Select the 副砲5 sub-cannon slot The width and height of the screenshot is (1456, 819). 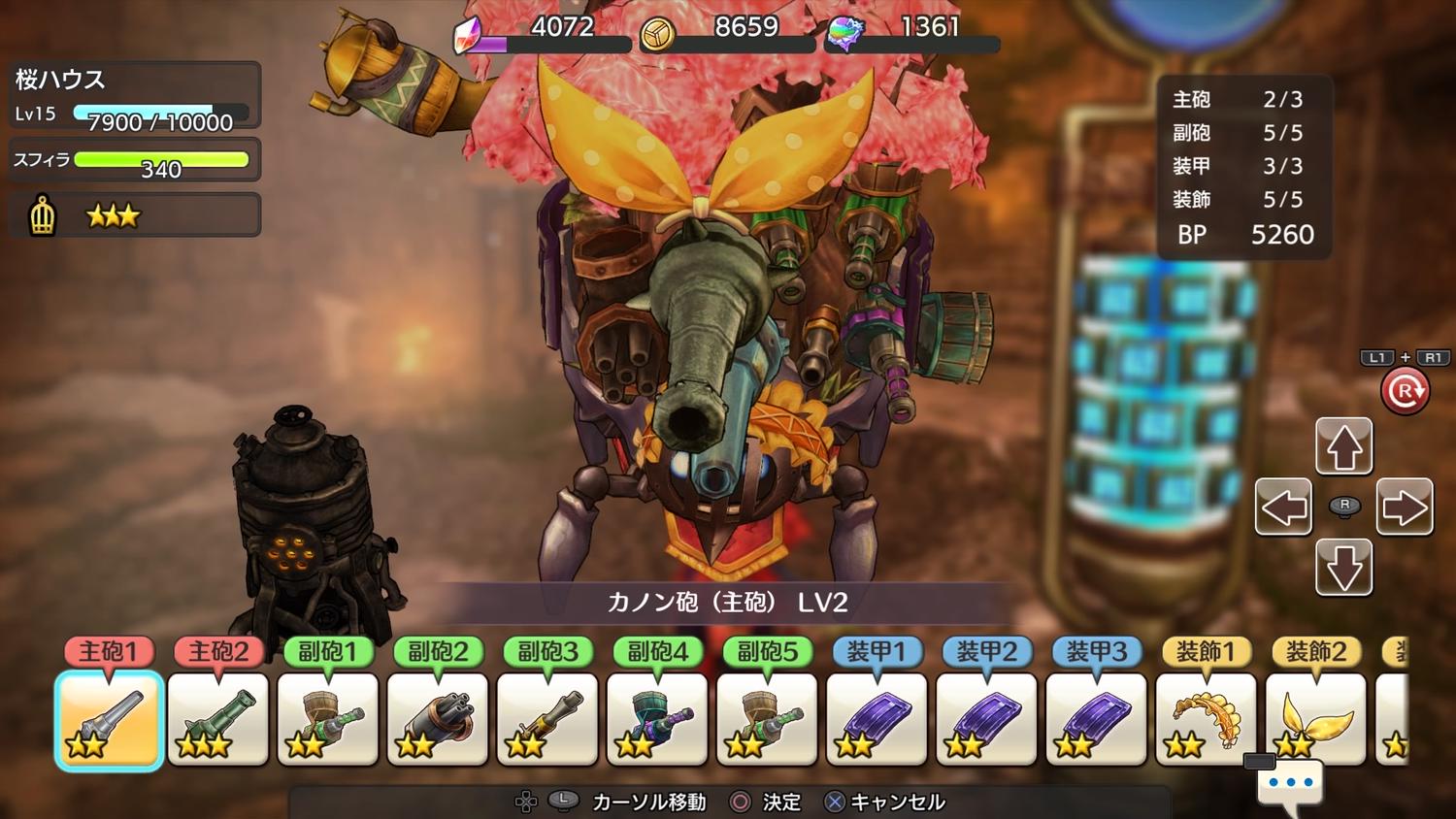click(767, 720)
